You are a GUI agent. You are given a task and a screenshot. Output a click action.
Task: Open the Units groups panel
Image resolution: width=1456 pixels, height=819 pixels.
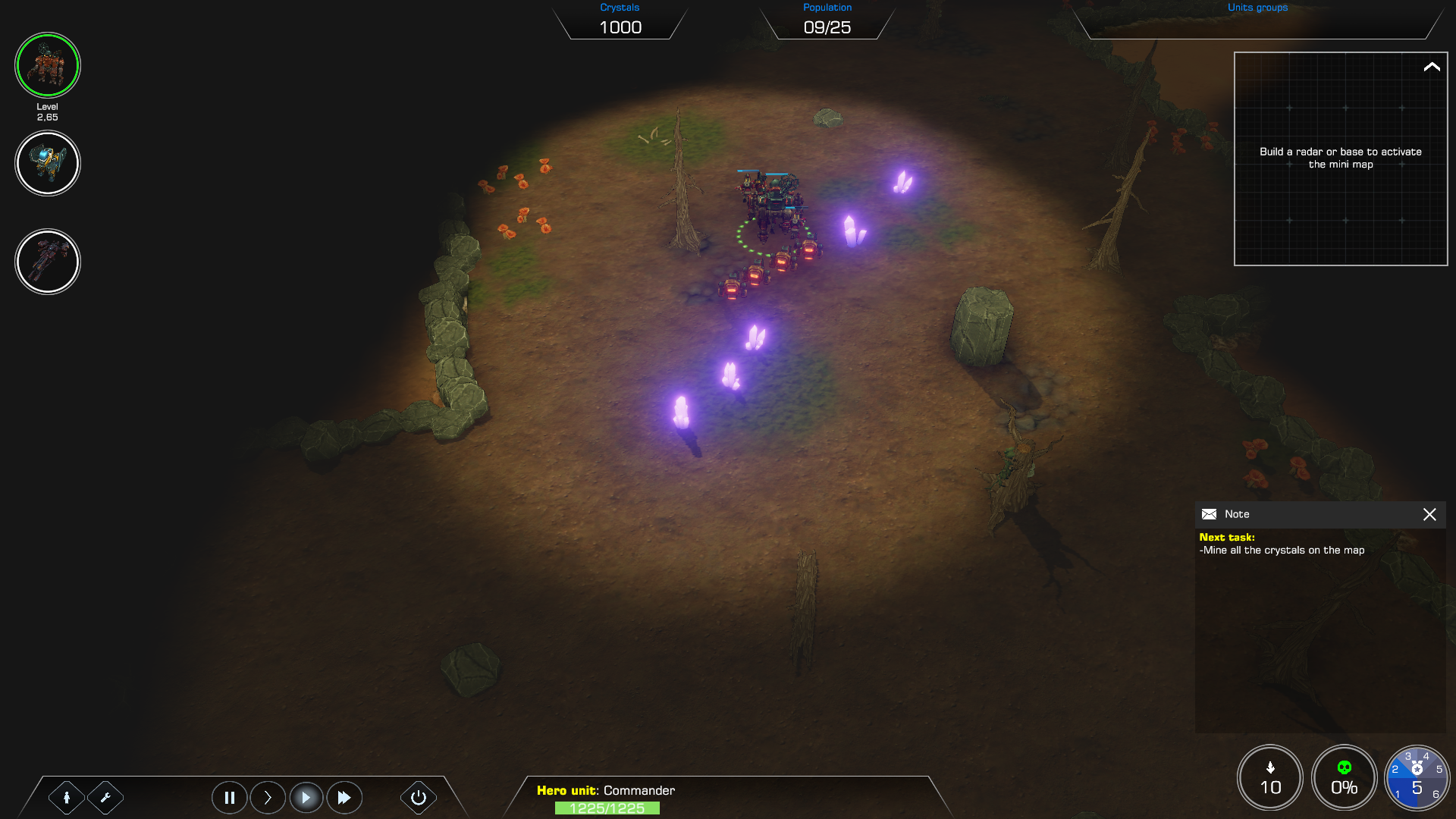point(1257,20)
